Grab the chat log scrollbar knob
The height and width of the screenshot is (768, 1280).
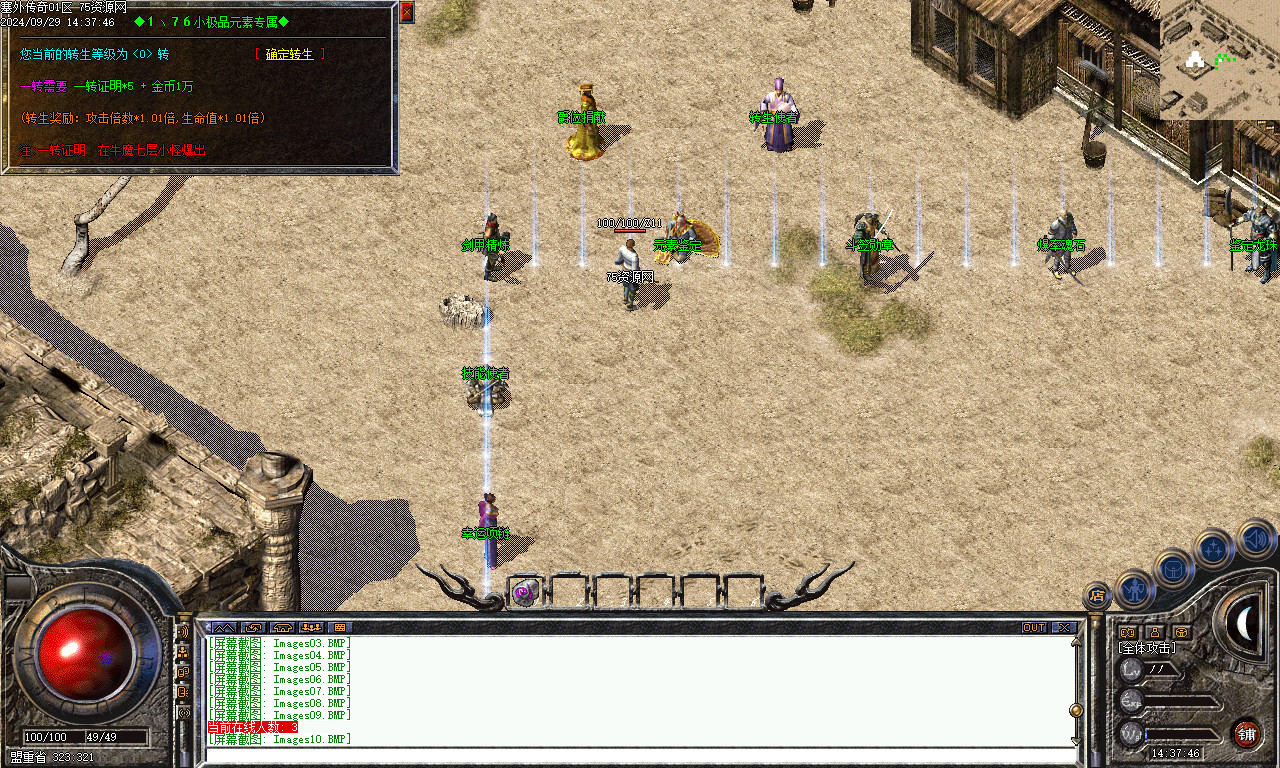pos(1076,711)
